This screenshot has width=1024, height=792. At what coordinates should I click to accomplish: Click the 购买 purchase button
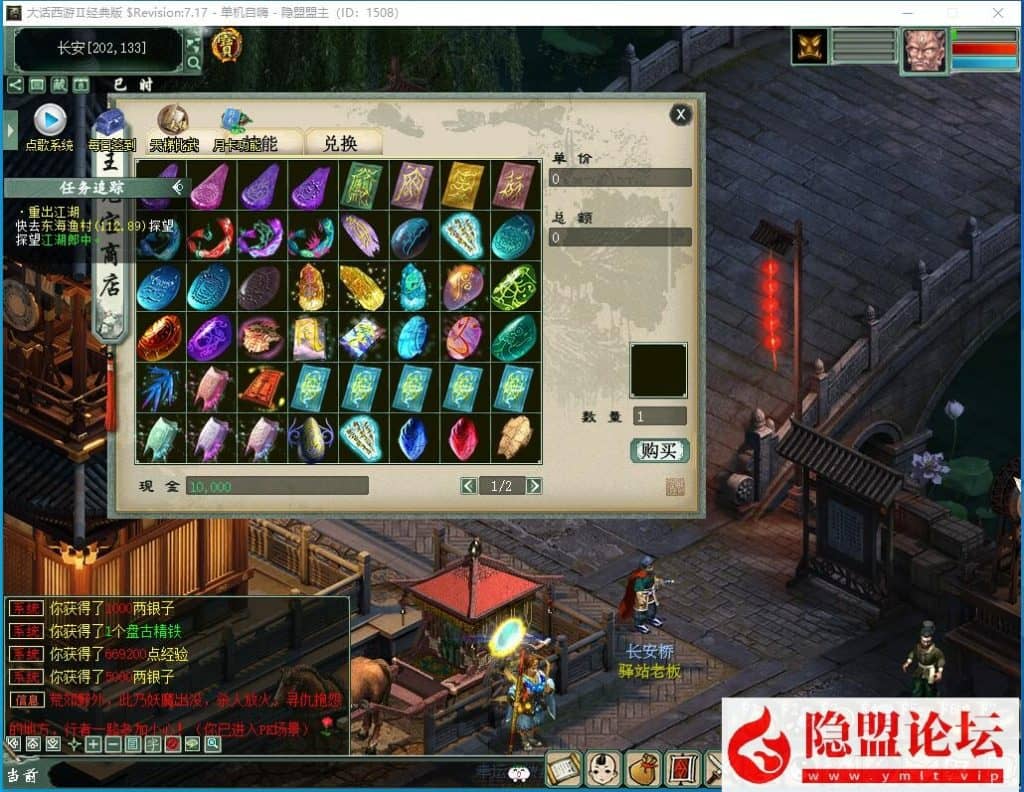pos(659,450)
